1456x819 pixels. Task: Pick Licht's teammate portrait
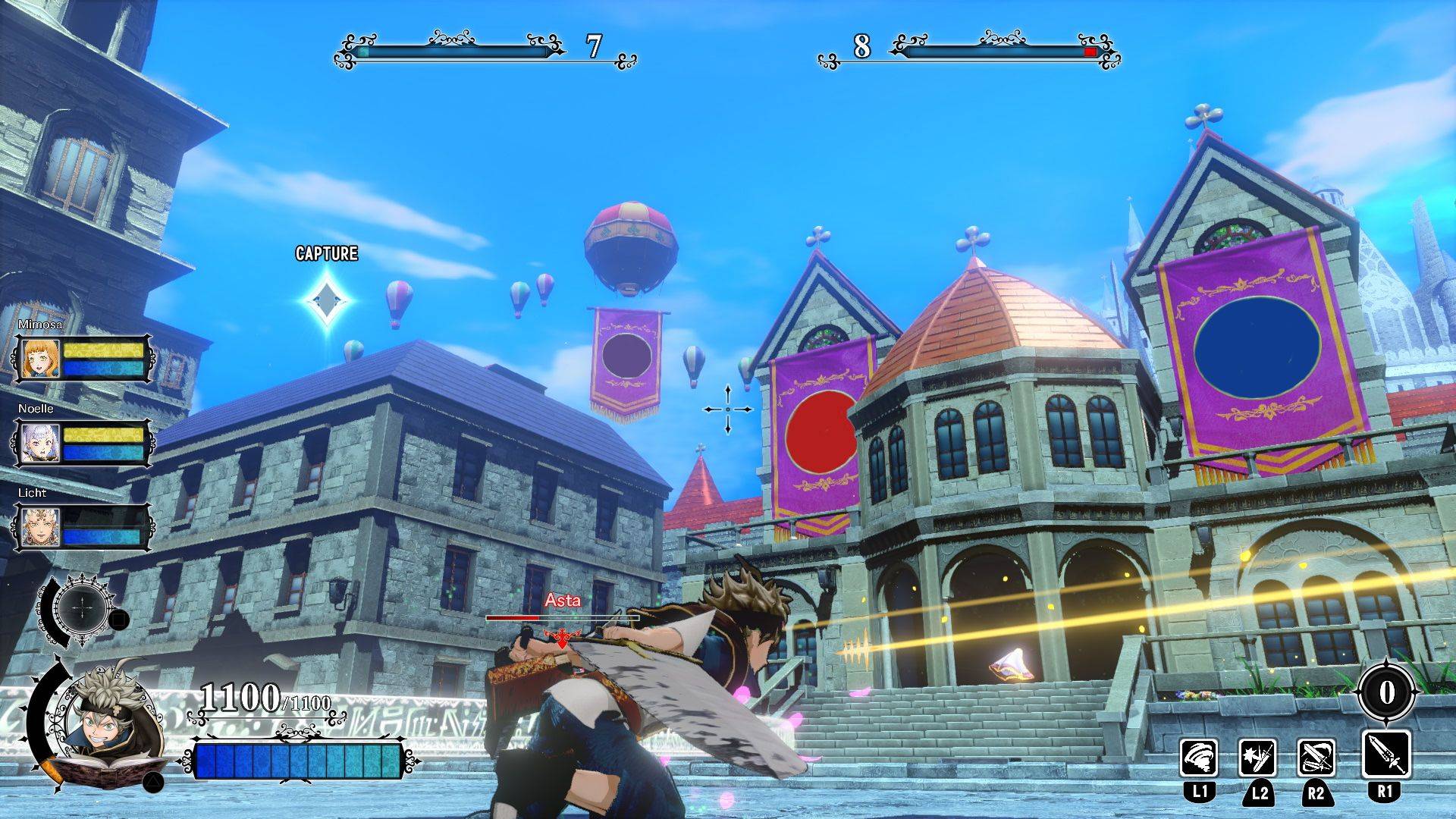[38, 526]
